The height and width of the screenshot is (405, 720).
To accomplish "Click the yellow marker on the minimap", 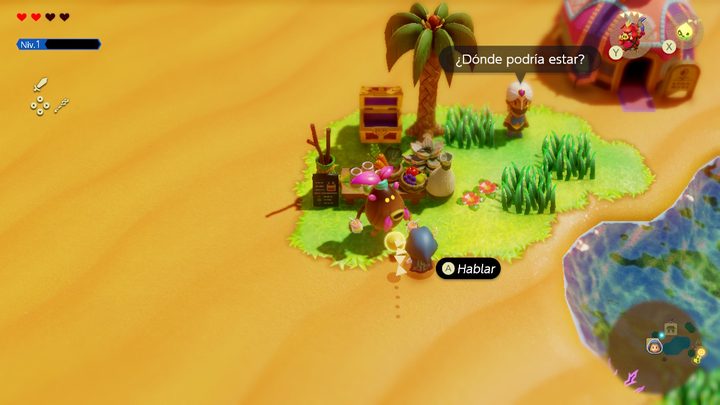I will point(699,353).
